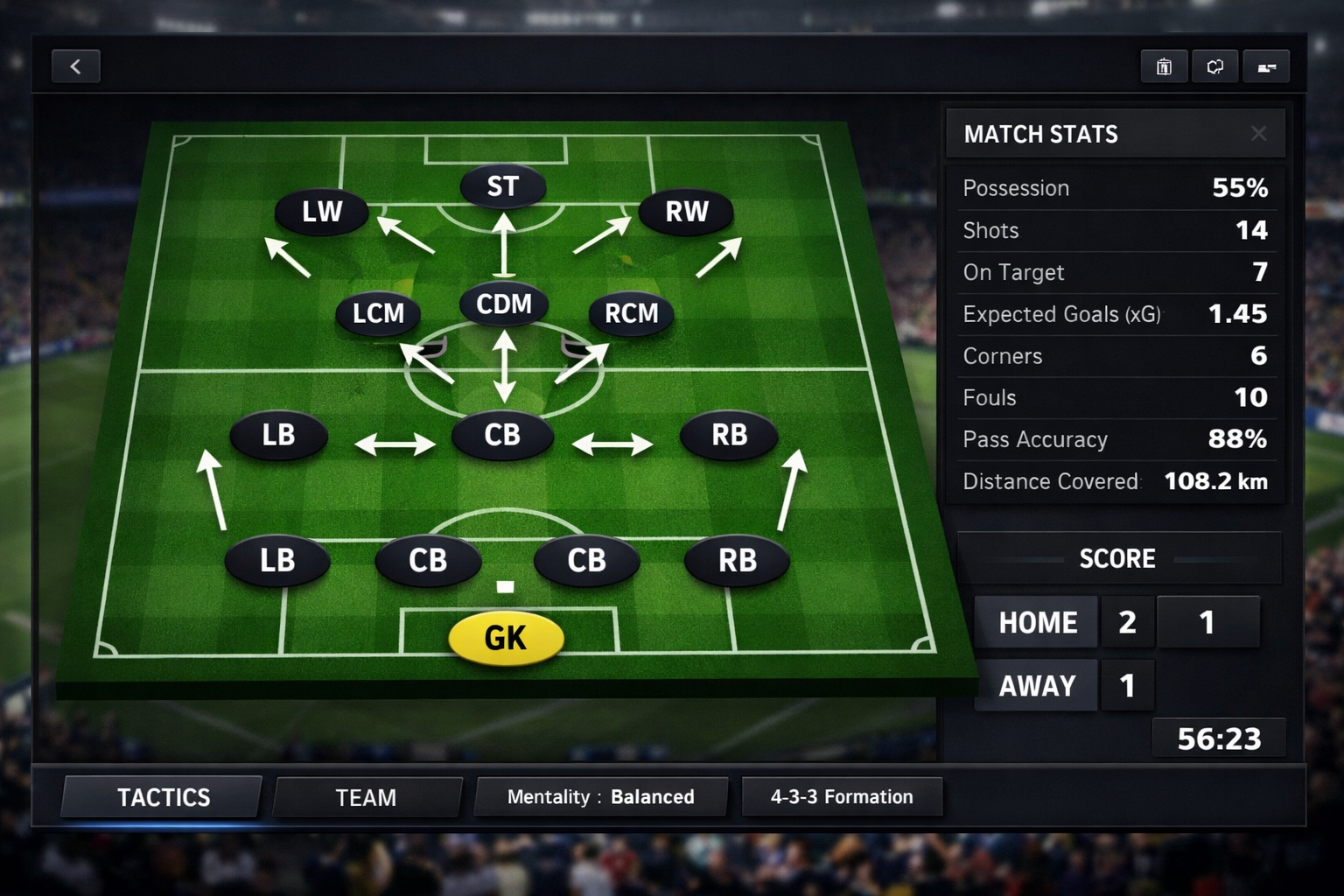This screenshot has height=896, width=1344.
Task: Select the ST position marker
Action: (503, 185)
